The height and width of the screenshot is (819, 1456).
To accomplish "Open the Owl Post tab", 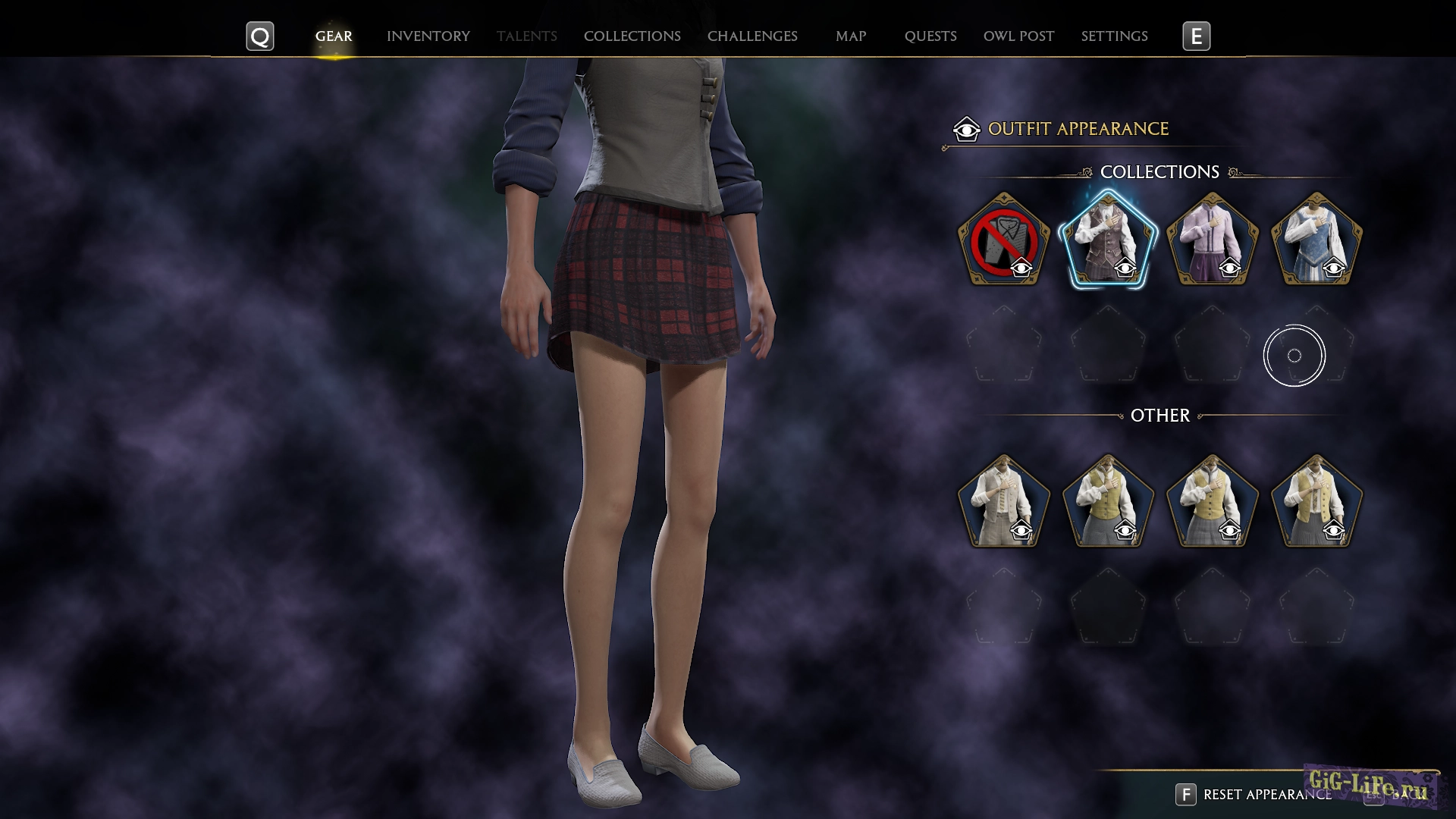I will coord(1018,36).
